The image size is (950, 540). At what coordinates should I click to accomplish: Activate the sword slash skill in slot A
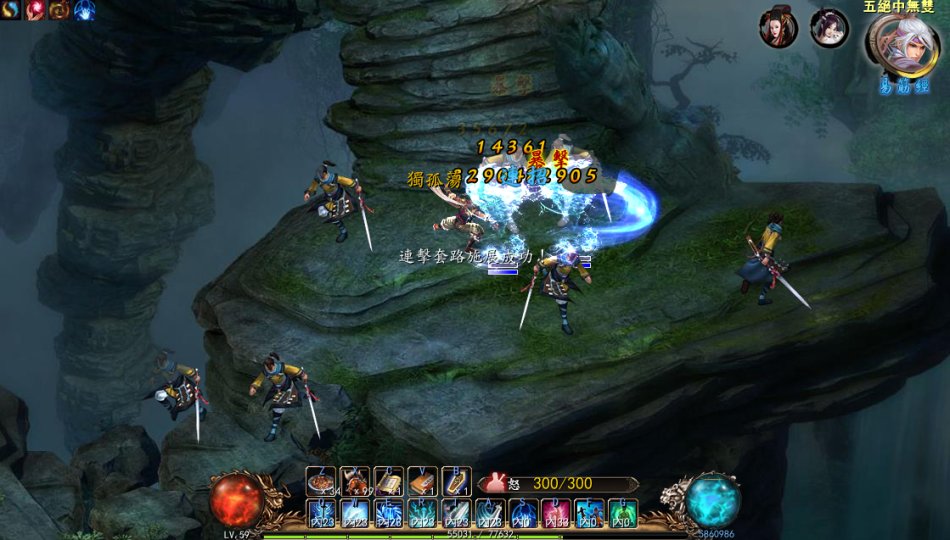(490, 515)
